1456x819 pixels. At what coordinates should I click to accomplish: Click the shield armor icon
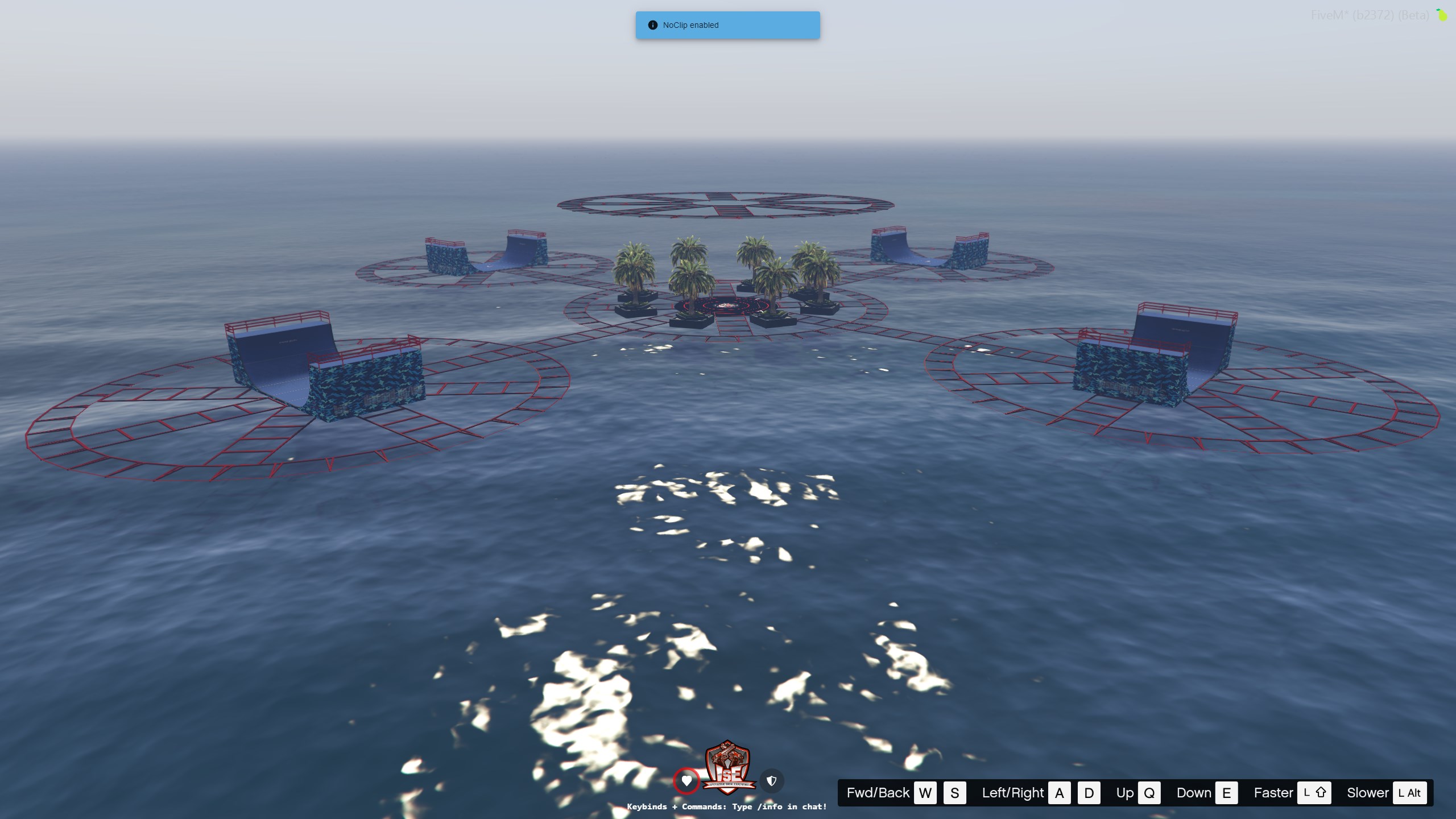[772, 781]
